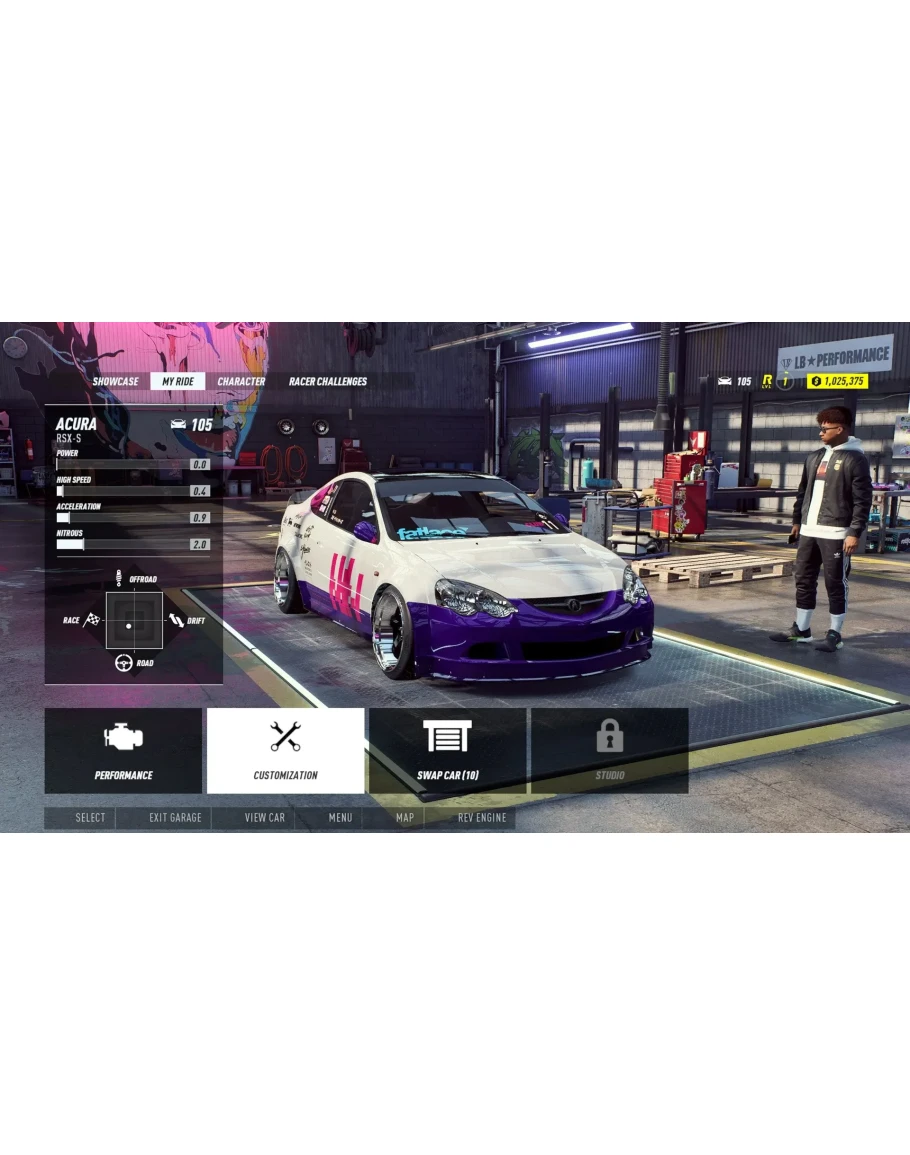This screenshot has height=1155, width=910.
Task: Open Swap Car (10) tile
Action: [x=447, y=751]
